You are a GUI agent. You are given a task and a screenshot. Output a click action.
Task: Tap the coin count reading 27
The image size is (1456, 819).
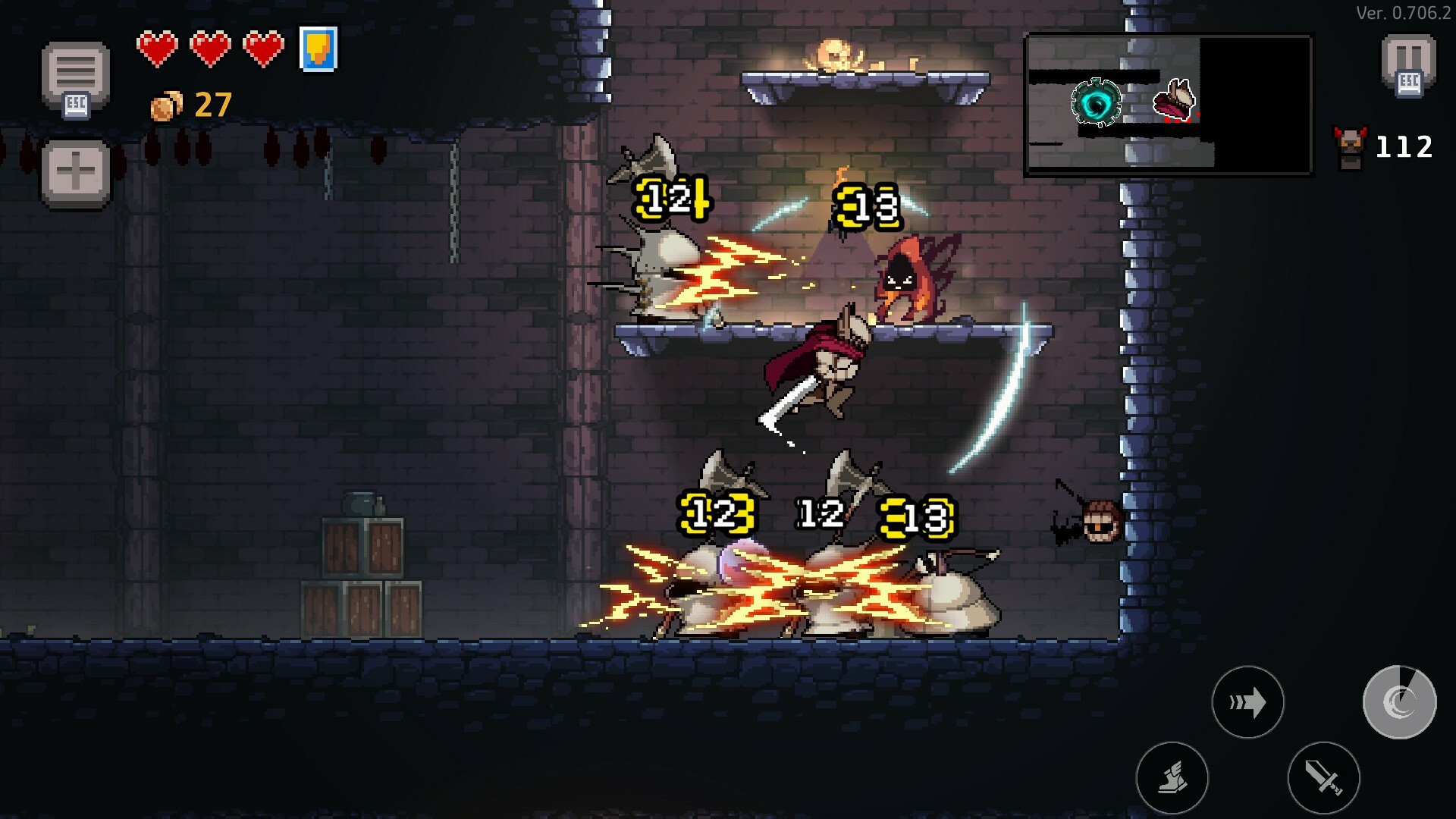pos(213,104)
